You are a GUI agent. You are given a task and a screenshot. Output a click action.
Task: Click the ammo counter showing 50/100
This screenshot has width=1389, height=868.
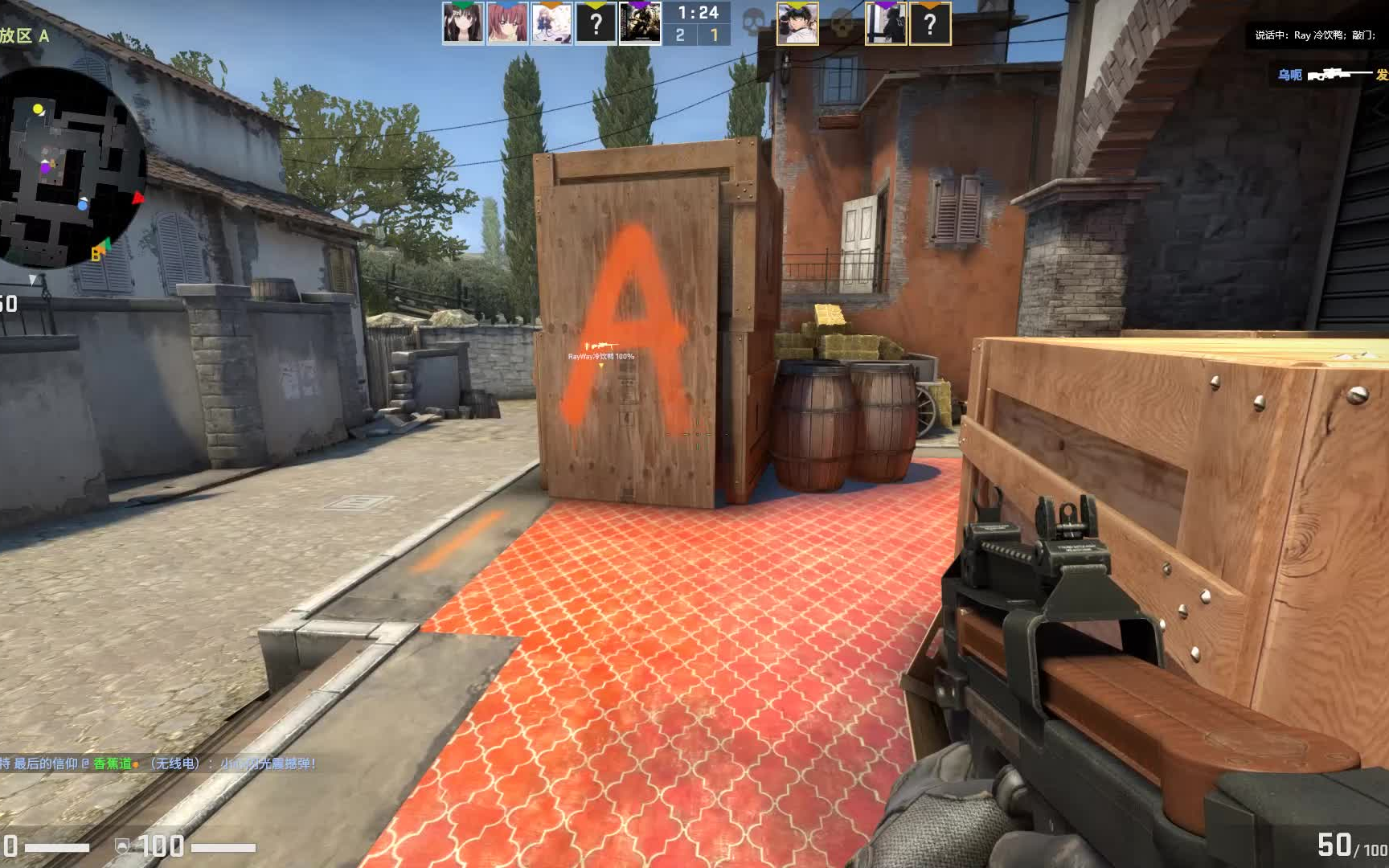click(x=1344, y=844)
